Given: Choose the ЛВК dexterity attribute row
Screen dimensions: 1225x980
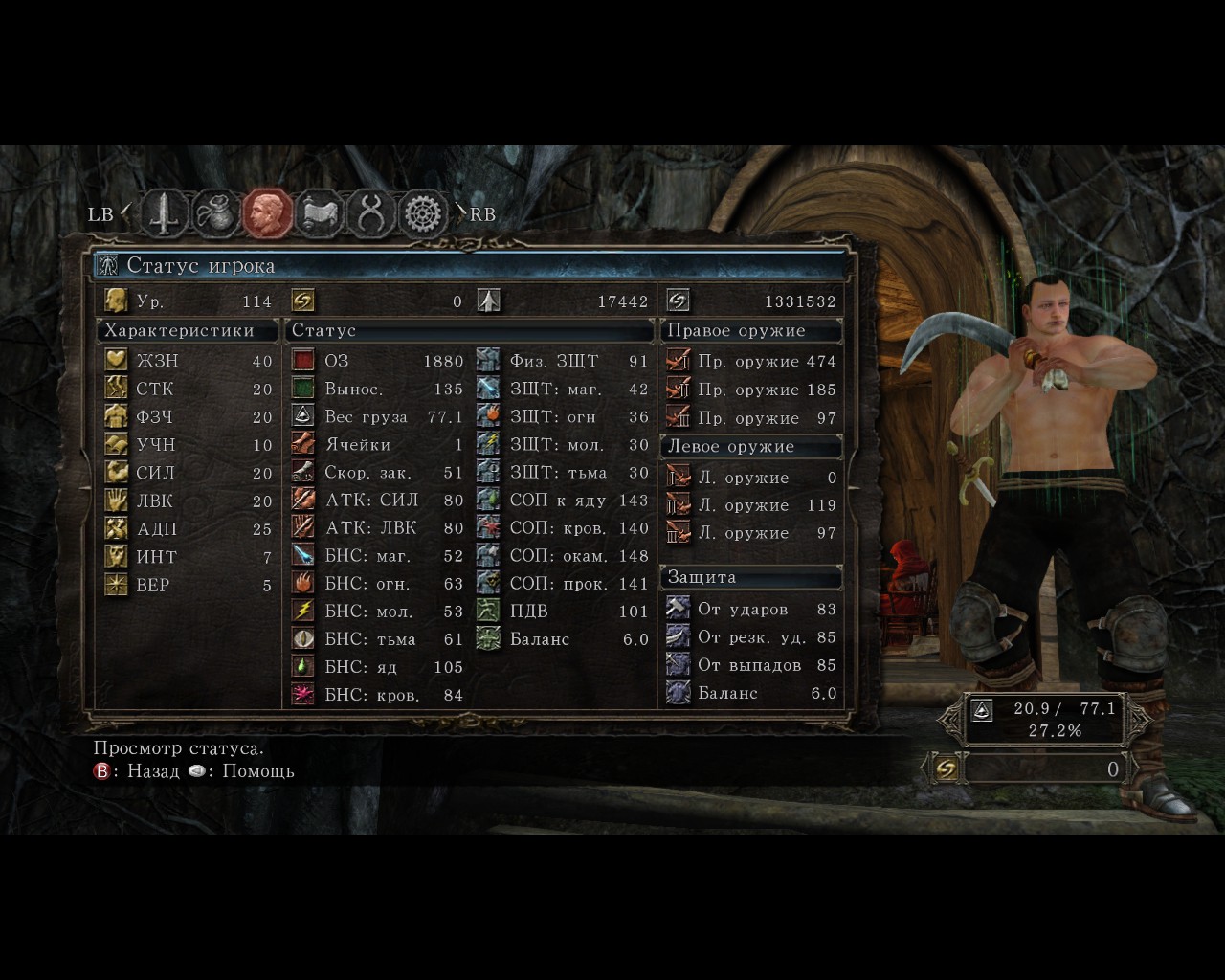Looking at the screenshot, I should (189, 501).
